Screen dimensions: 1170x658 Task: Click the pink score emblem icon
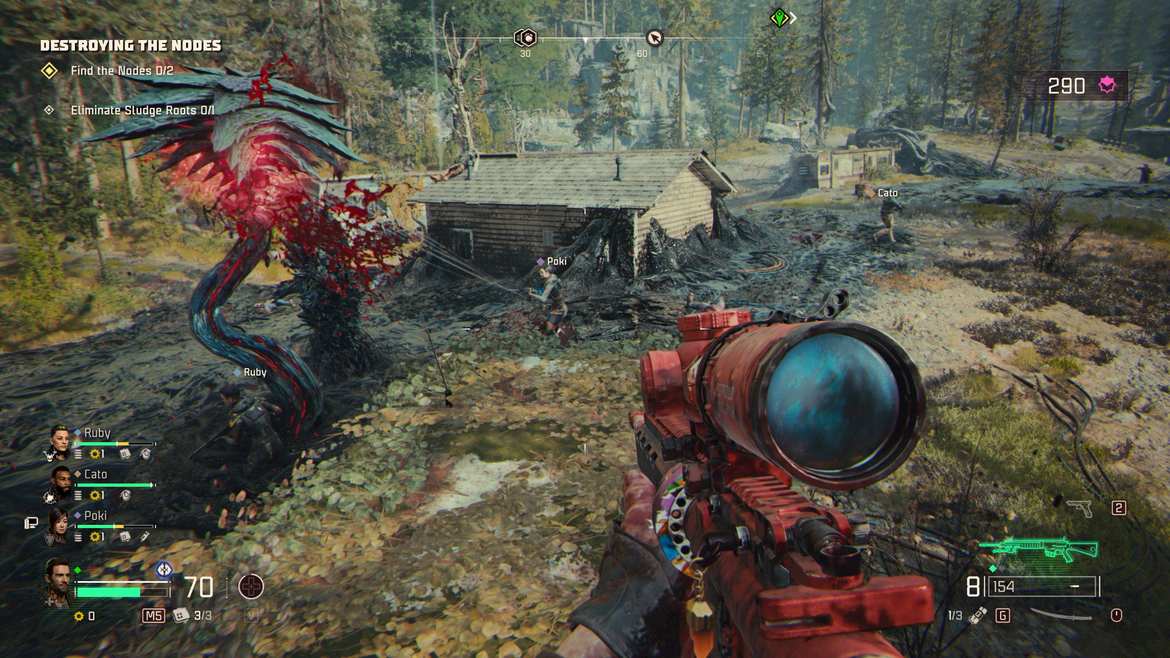click(x=1108, y=86)
